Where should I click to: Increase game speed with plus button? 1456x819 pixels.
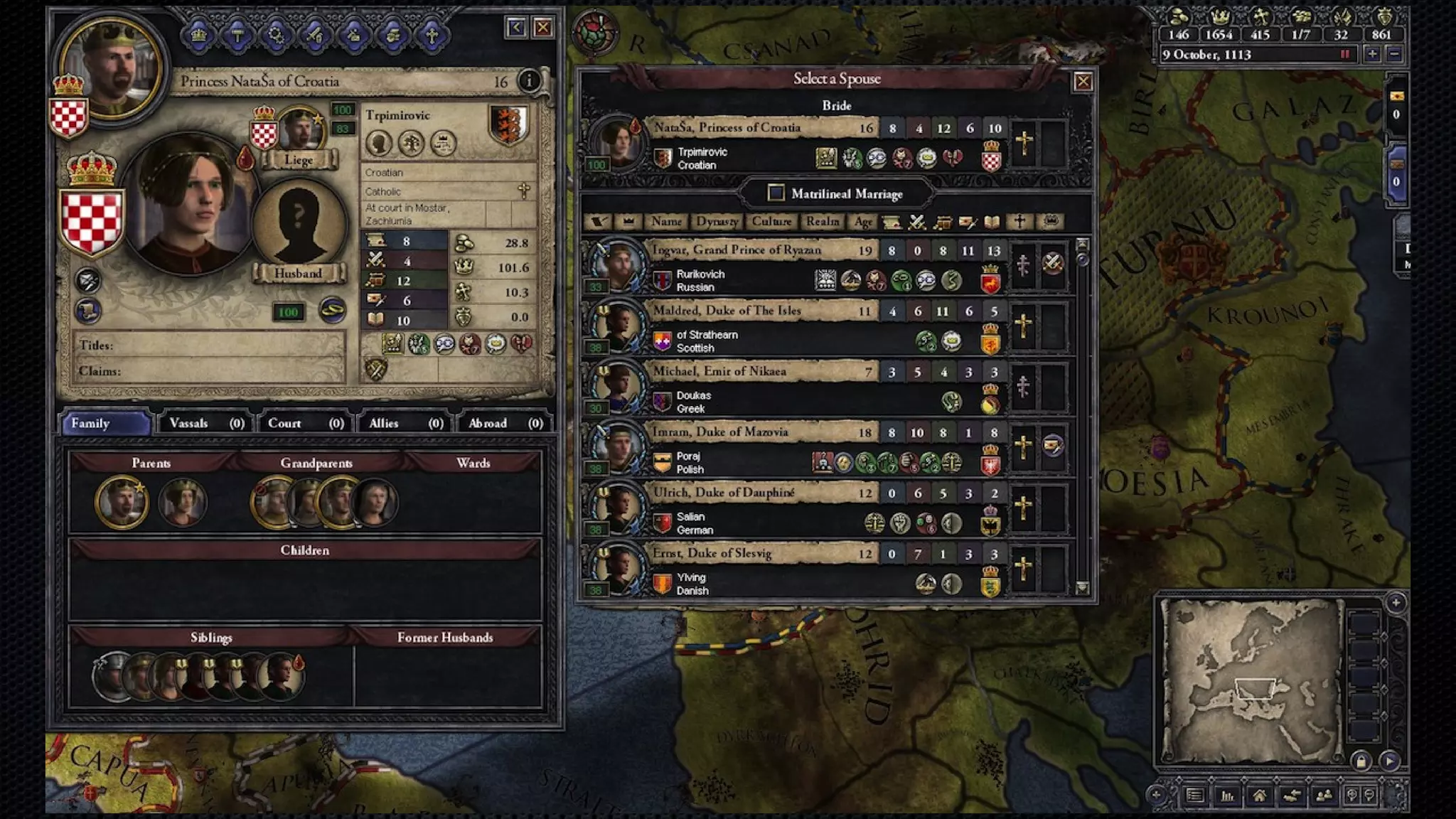pos(1372,54)
